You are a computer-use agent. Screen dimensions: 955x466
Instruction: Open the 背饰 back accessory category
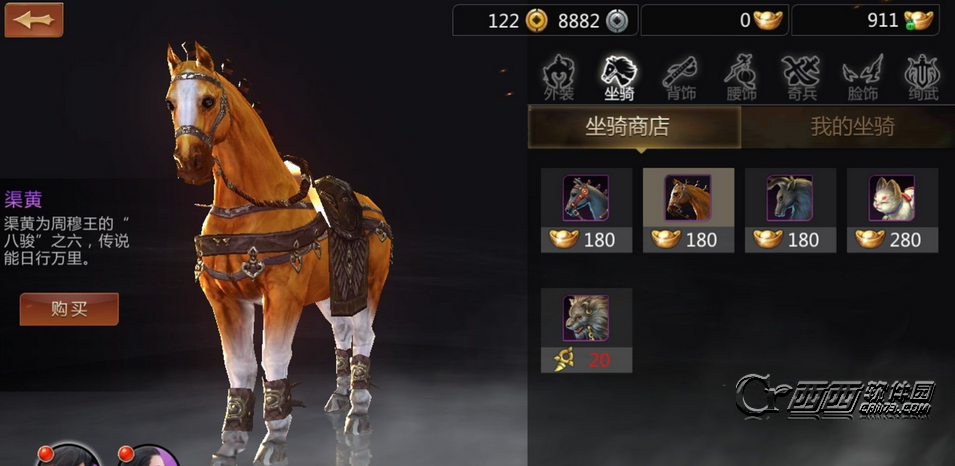tap(681, 79)
